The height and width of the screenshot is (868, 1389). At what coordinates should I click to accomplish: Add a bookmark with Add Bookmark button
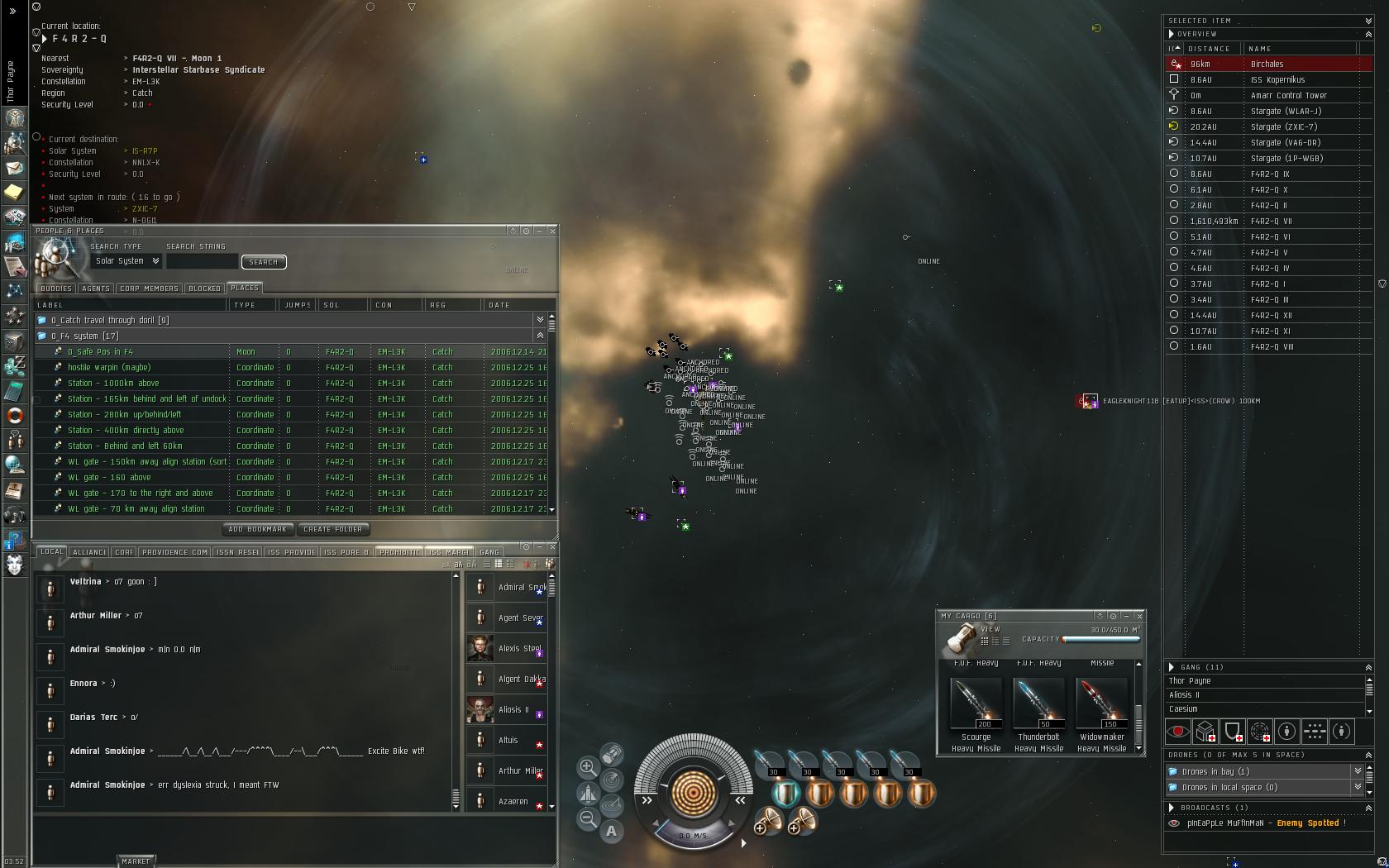(x=257, y=529)
